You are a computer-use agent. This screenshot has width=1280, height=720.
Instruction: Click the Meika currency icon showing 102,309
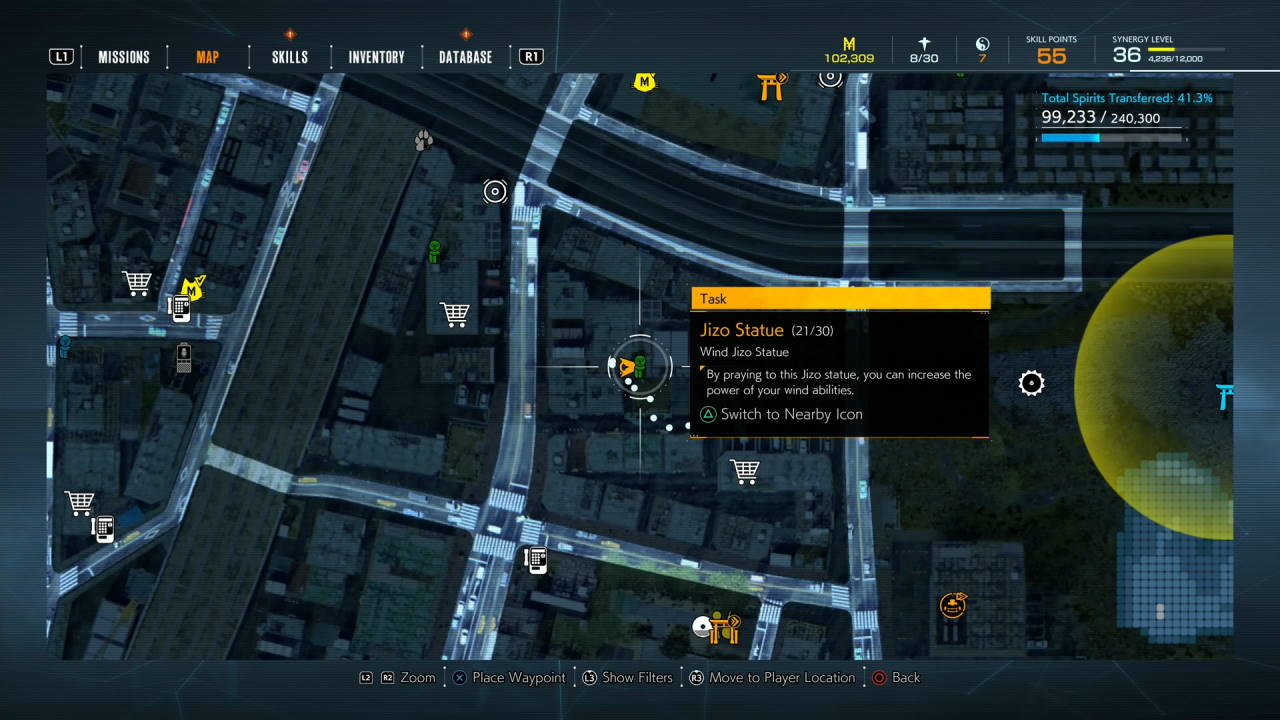[x=849, y=44]
